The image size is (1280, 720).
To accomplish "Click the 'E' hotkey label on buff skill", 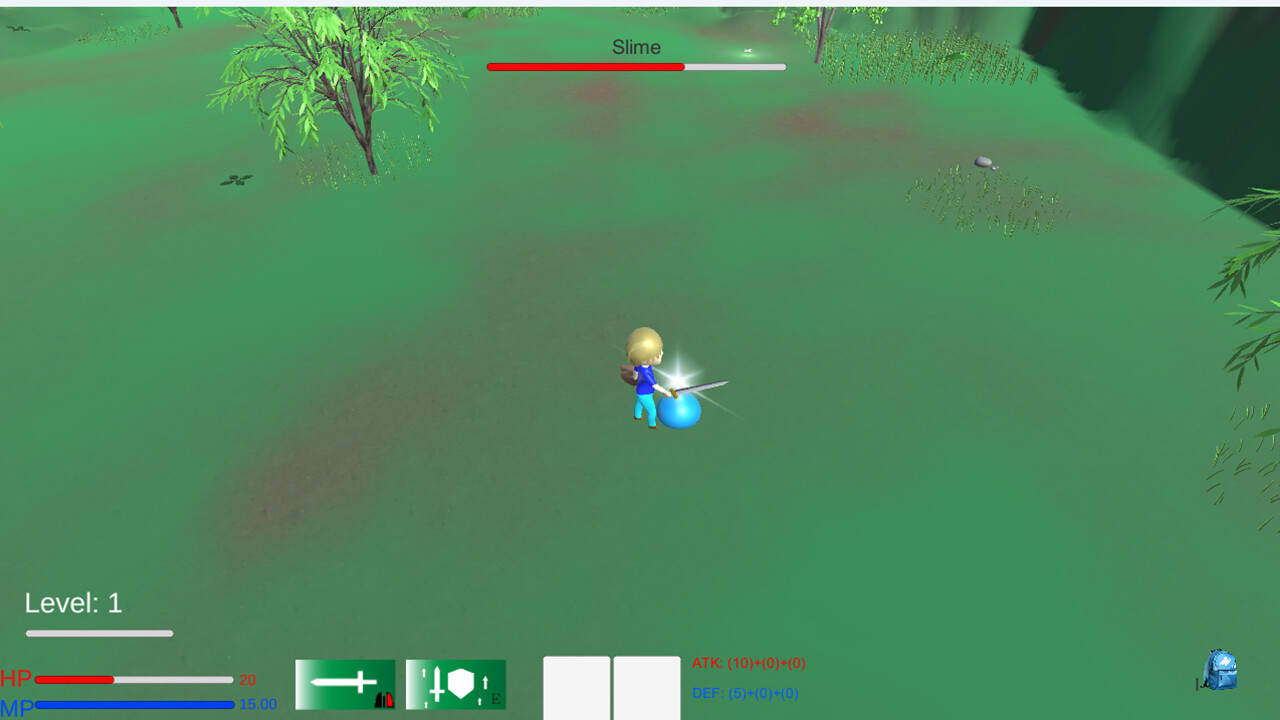I will [x=494, y=699].
